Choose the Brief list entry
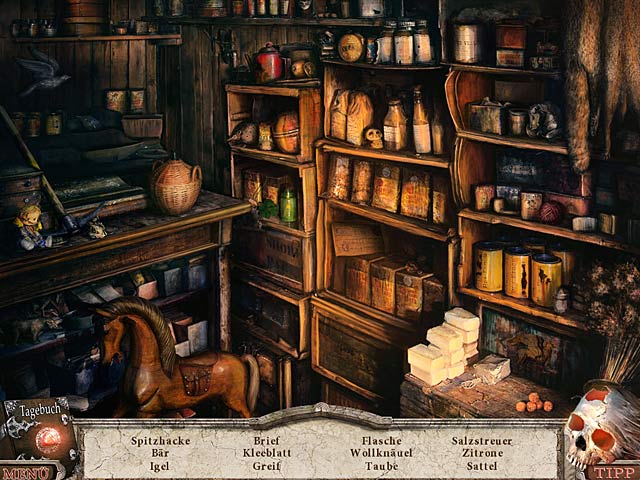Screen dimensions: 640x480 click(x=266, y=440)
